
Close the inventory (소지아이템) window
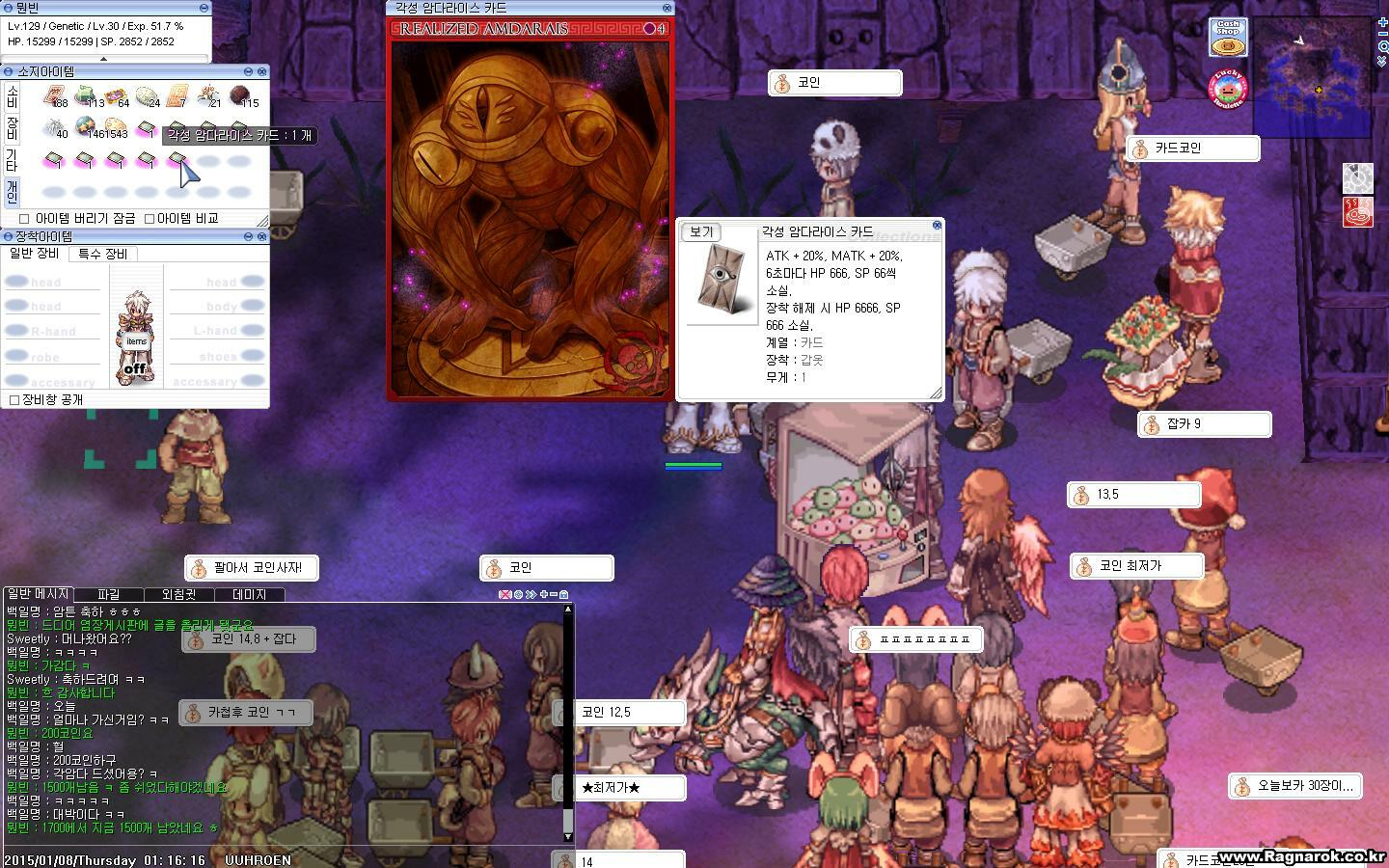coord(261,71)
